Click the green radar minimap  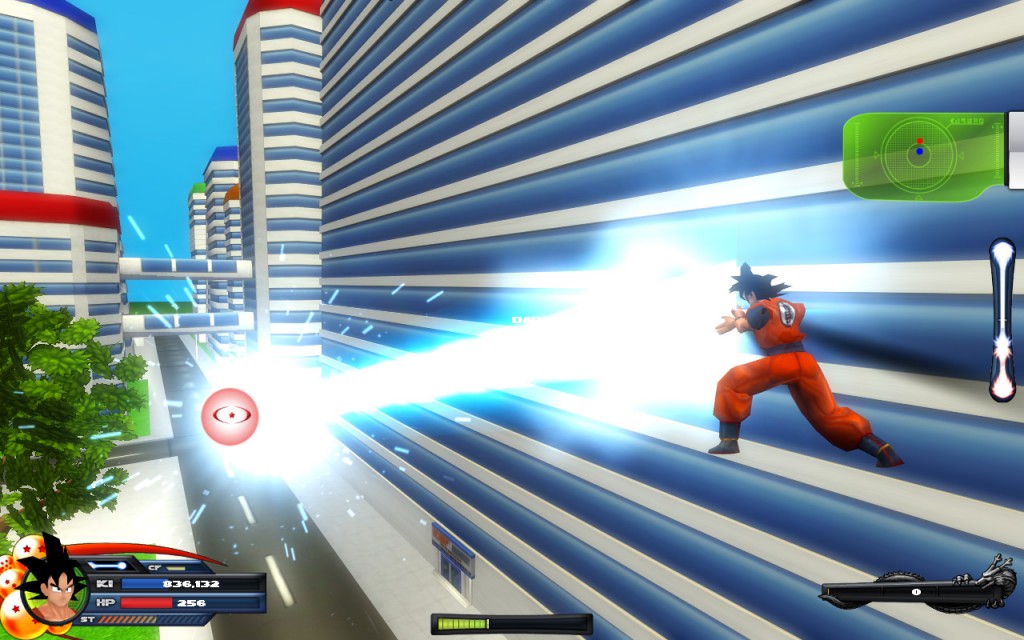click(921, 155)
